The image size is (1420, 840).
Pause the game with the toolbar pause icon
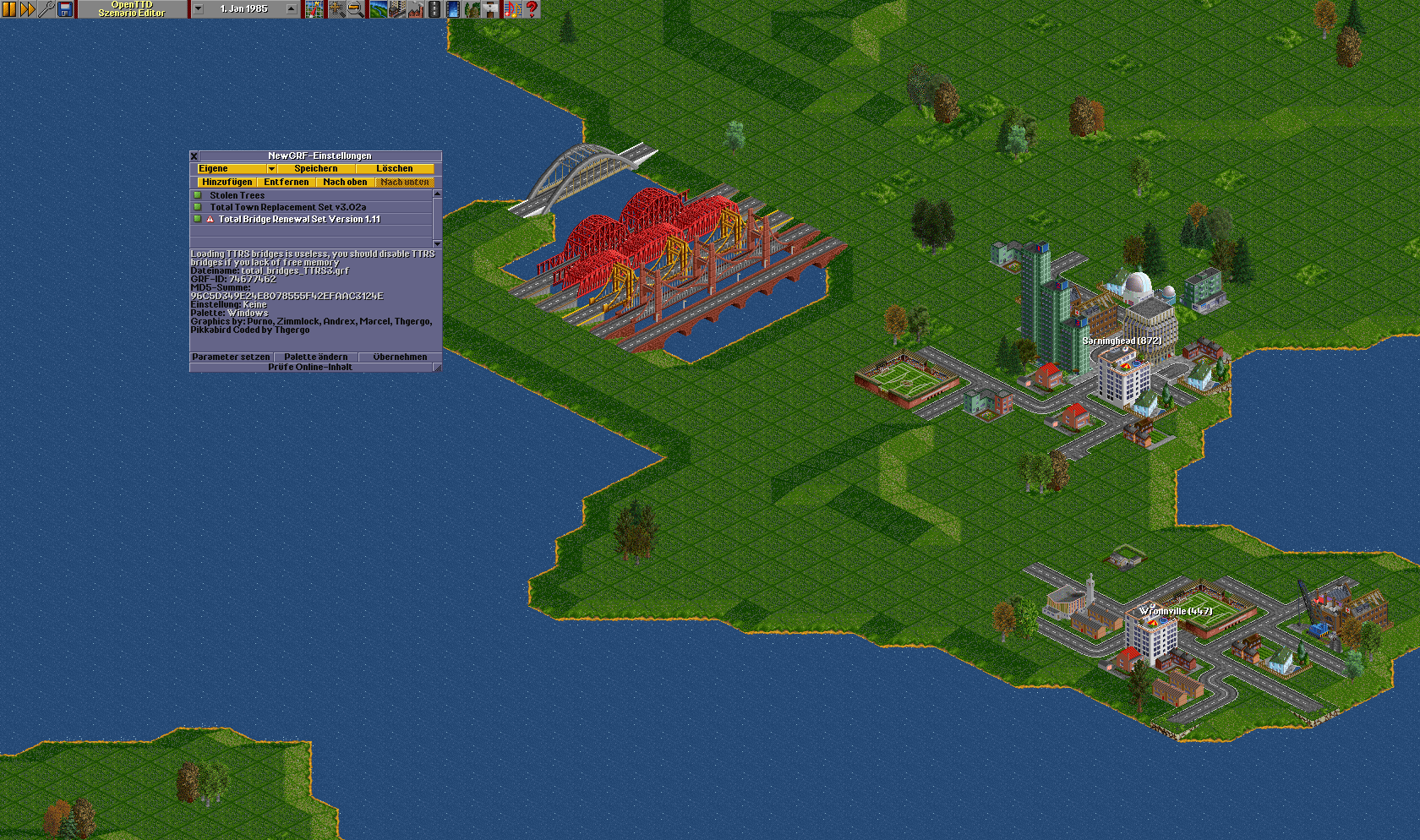pyautogui.click(x=9, y=9)
